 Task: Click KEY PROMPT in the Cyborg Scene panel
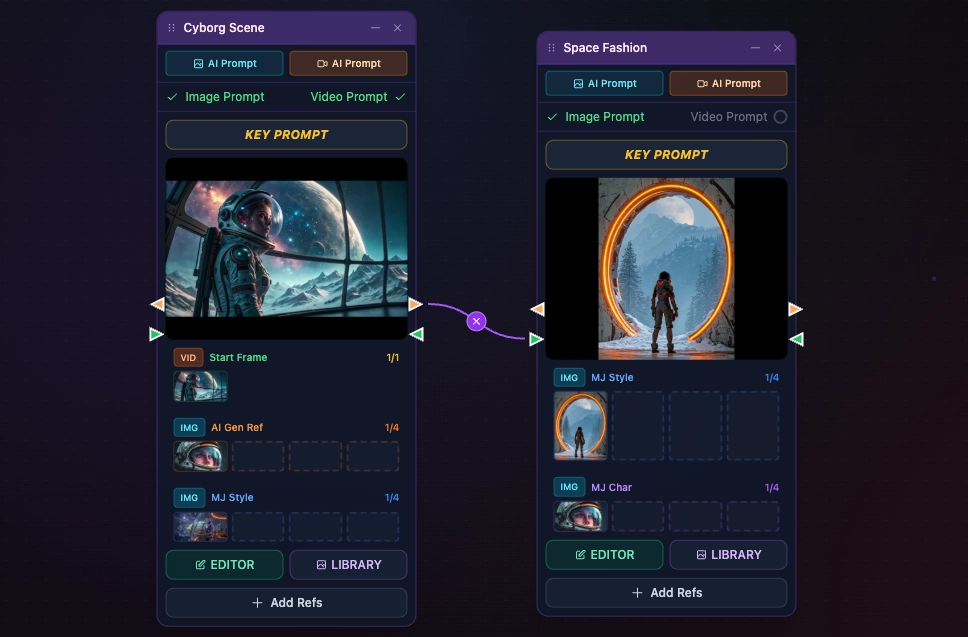(x=286, y=135)
